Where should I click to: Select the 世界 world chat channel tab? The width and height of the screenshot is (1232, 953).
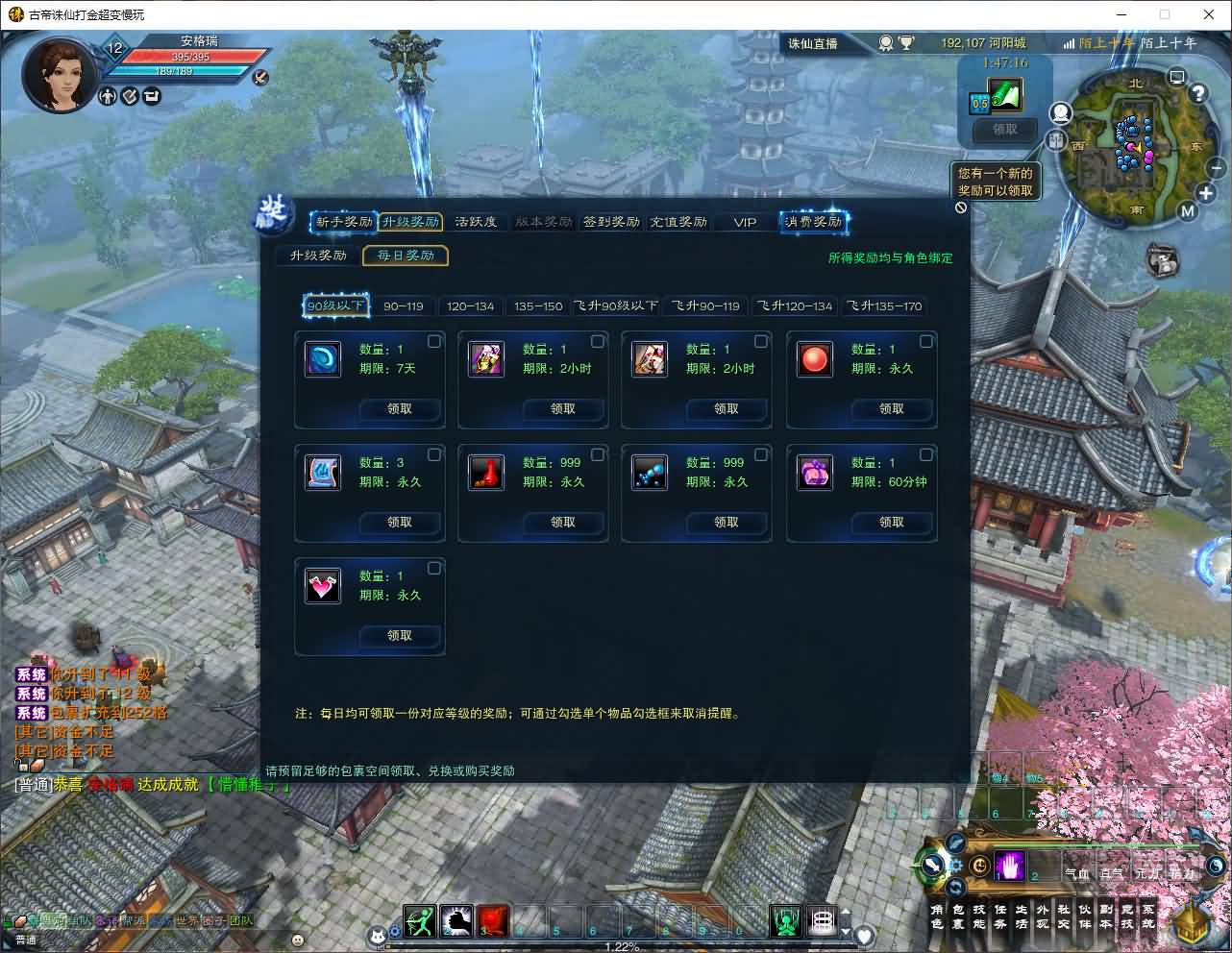(x=186, y=920)
